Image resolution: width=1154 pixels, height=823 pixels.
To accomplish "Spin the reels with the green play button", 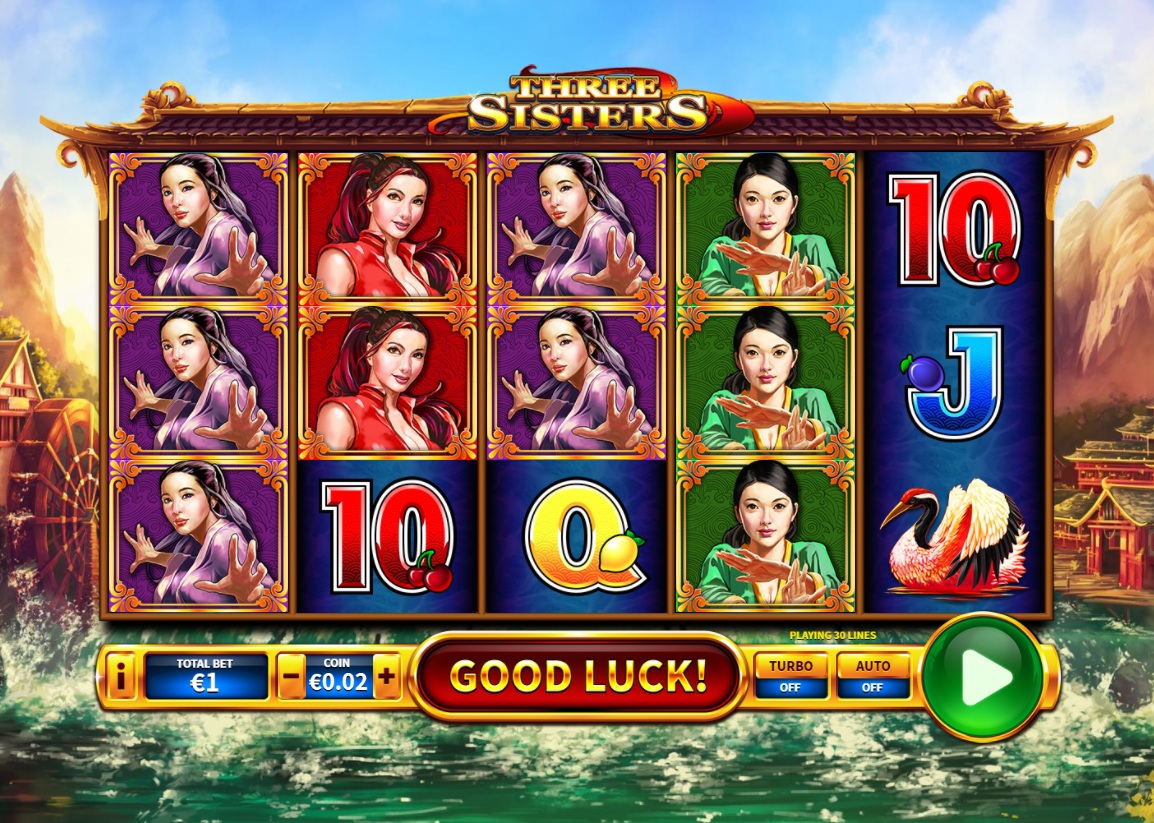I will click(982, 677).
